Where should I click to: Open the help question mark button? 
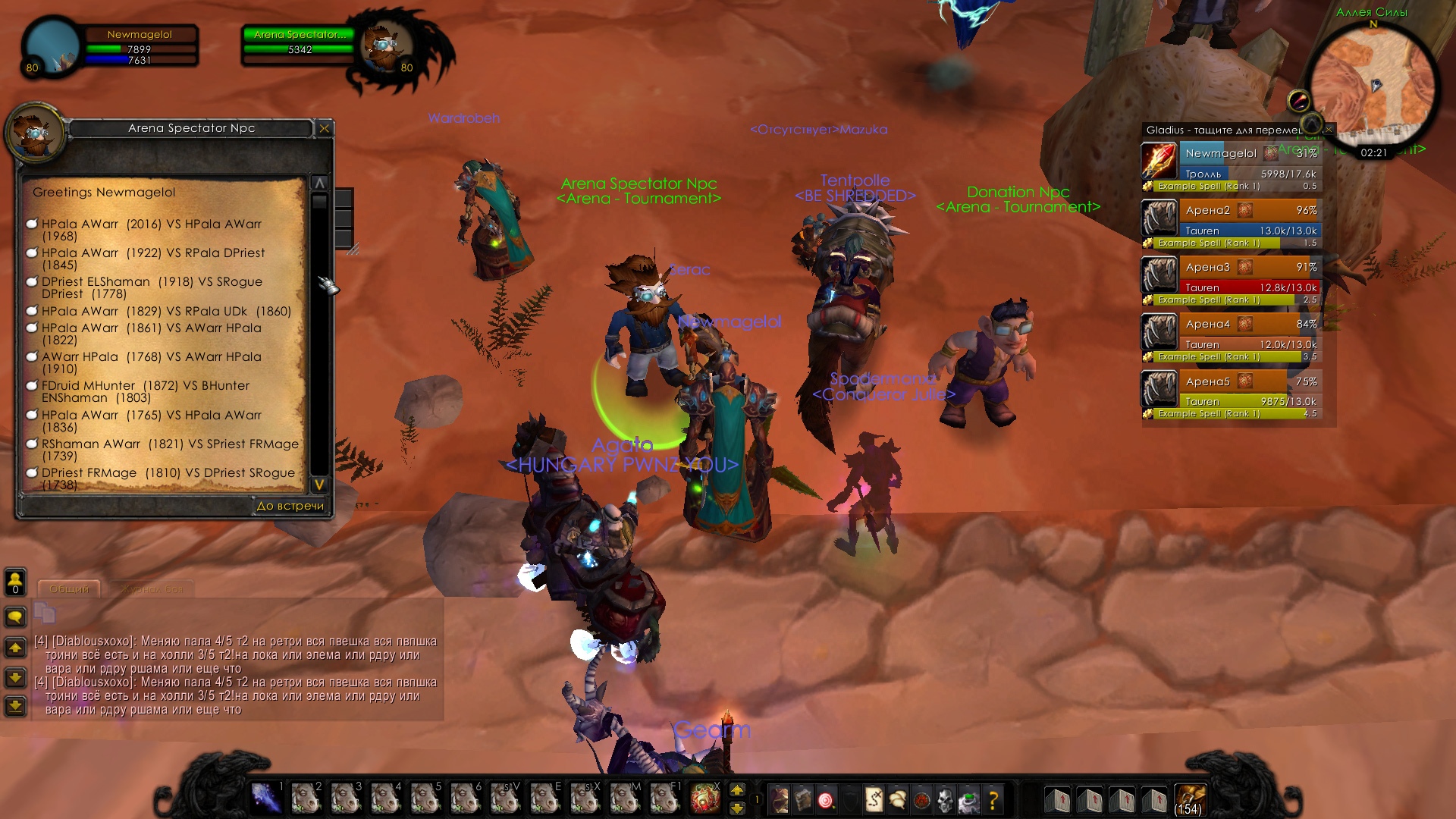993,799
